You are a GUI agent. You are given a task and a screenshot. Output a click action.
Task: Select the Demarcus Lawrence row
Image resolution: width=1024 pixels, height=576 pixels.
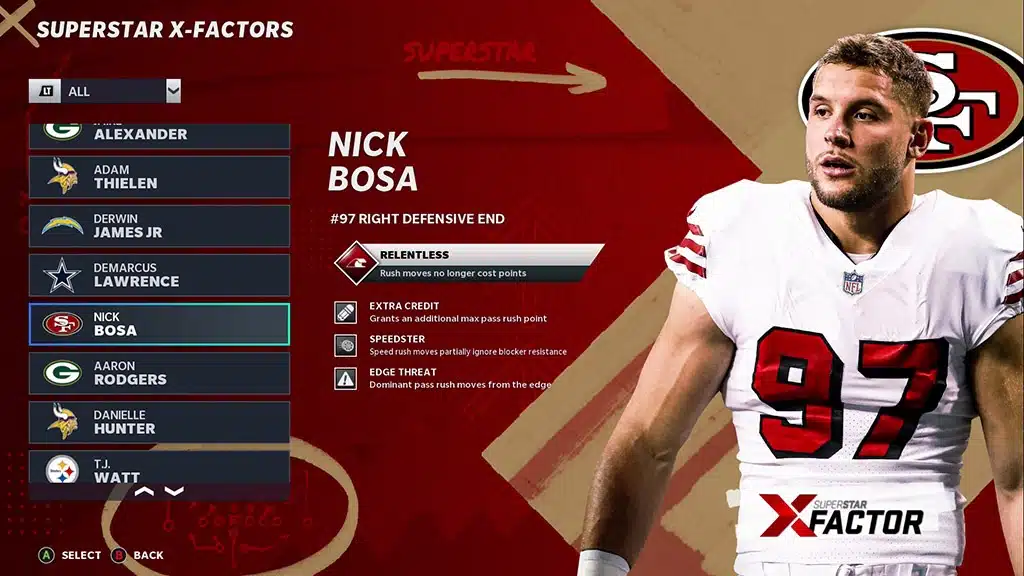coord(159,275)
